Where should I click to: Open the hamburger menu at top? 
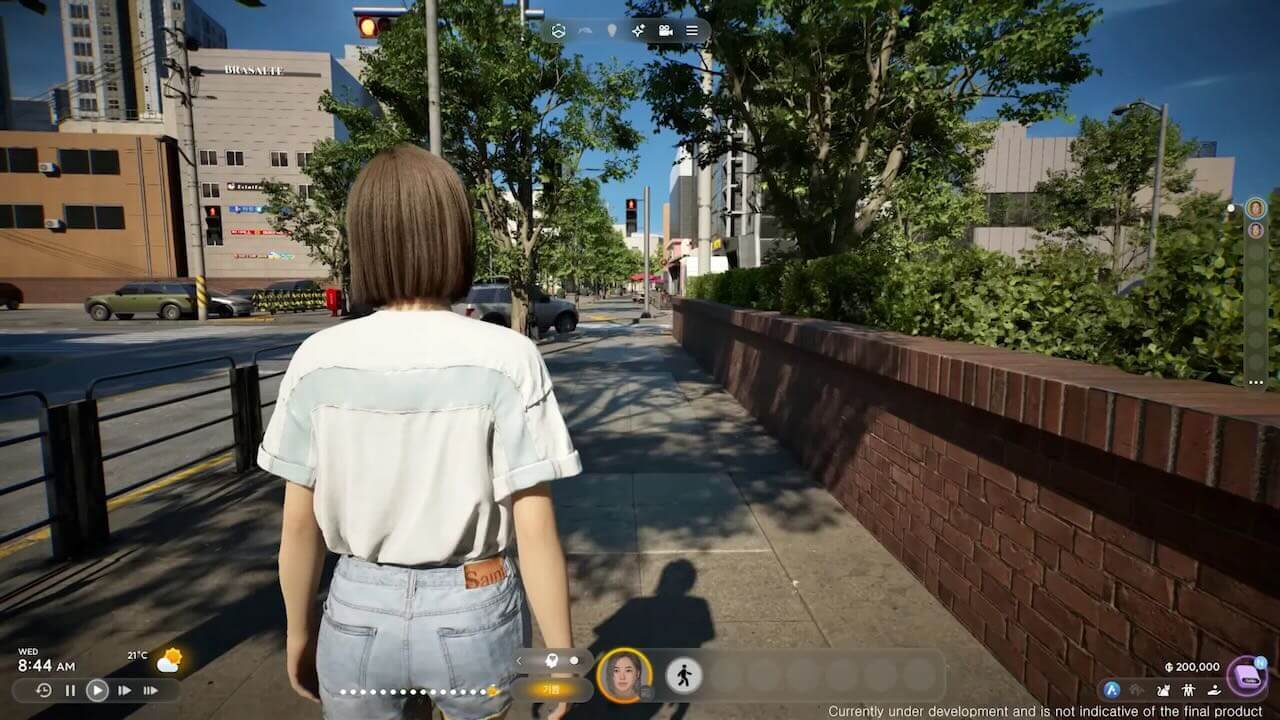[692, 31]
